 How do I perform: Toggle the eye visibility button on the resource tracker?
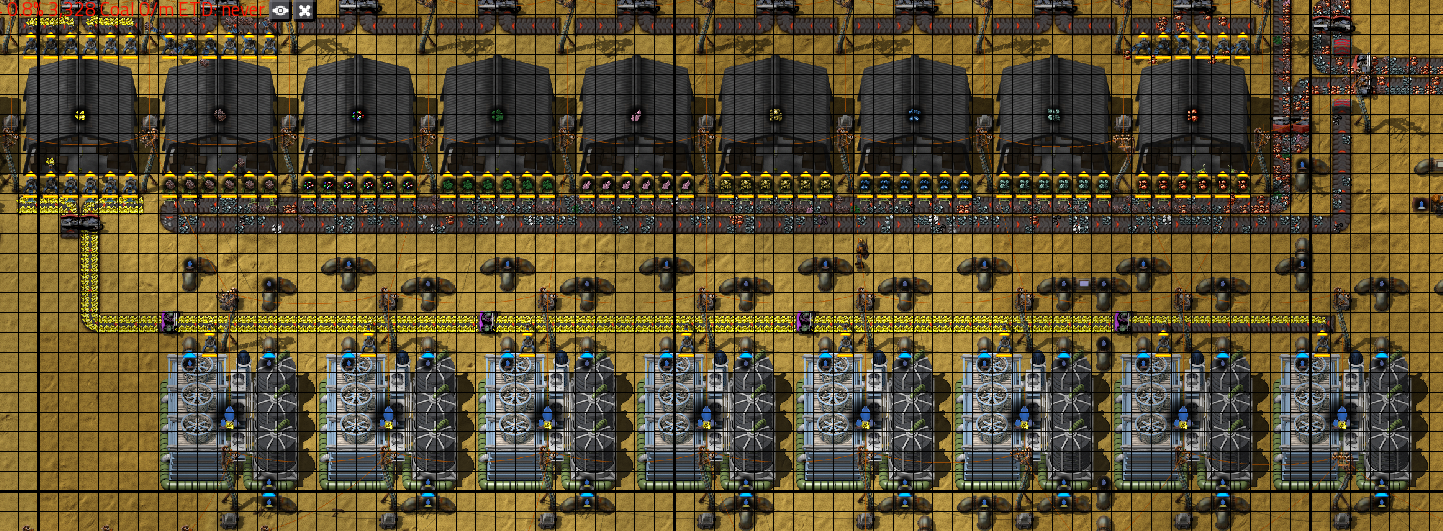(x=280, y=10)
